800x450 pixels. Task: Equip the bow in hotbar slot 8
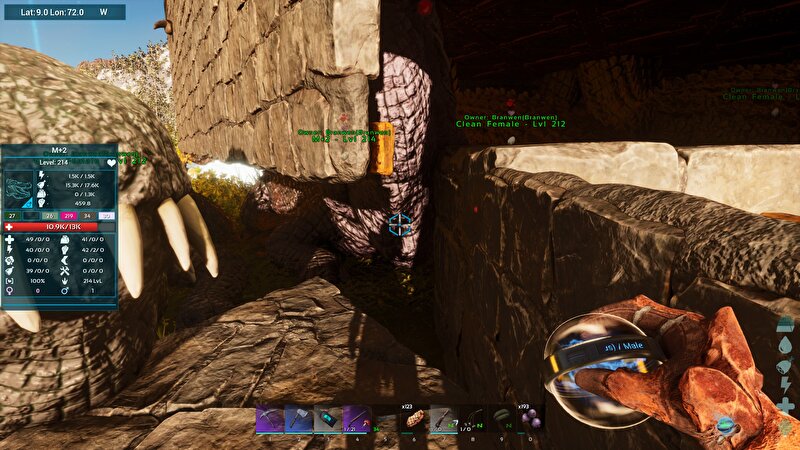tap(472, 420)
